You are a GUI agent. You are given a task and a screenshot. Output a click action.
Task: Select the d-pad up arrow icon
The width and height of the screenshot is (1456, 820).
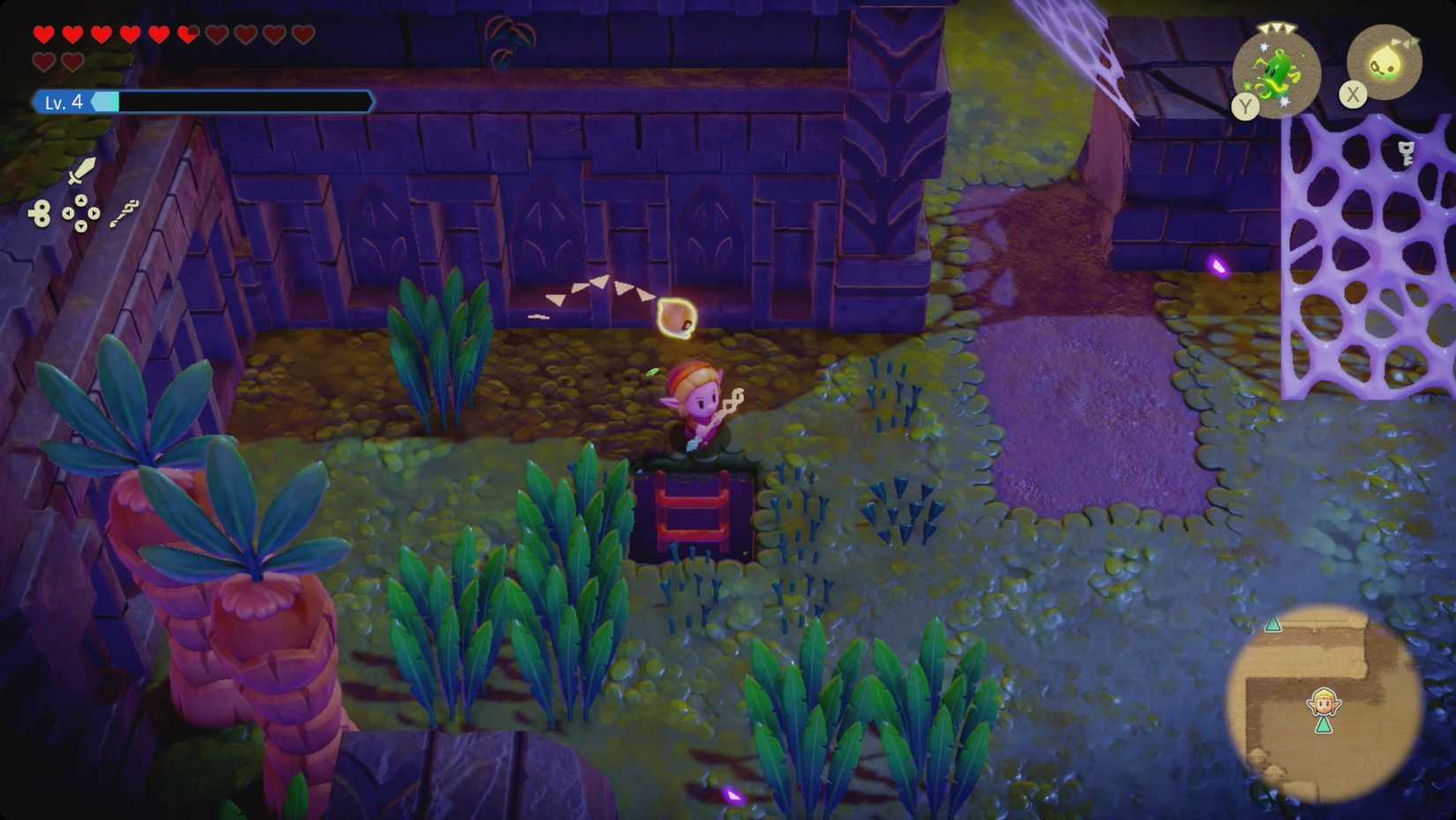pyautogui.click(x=81, y=199)
